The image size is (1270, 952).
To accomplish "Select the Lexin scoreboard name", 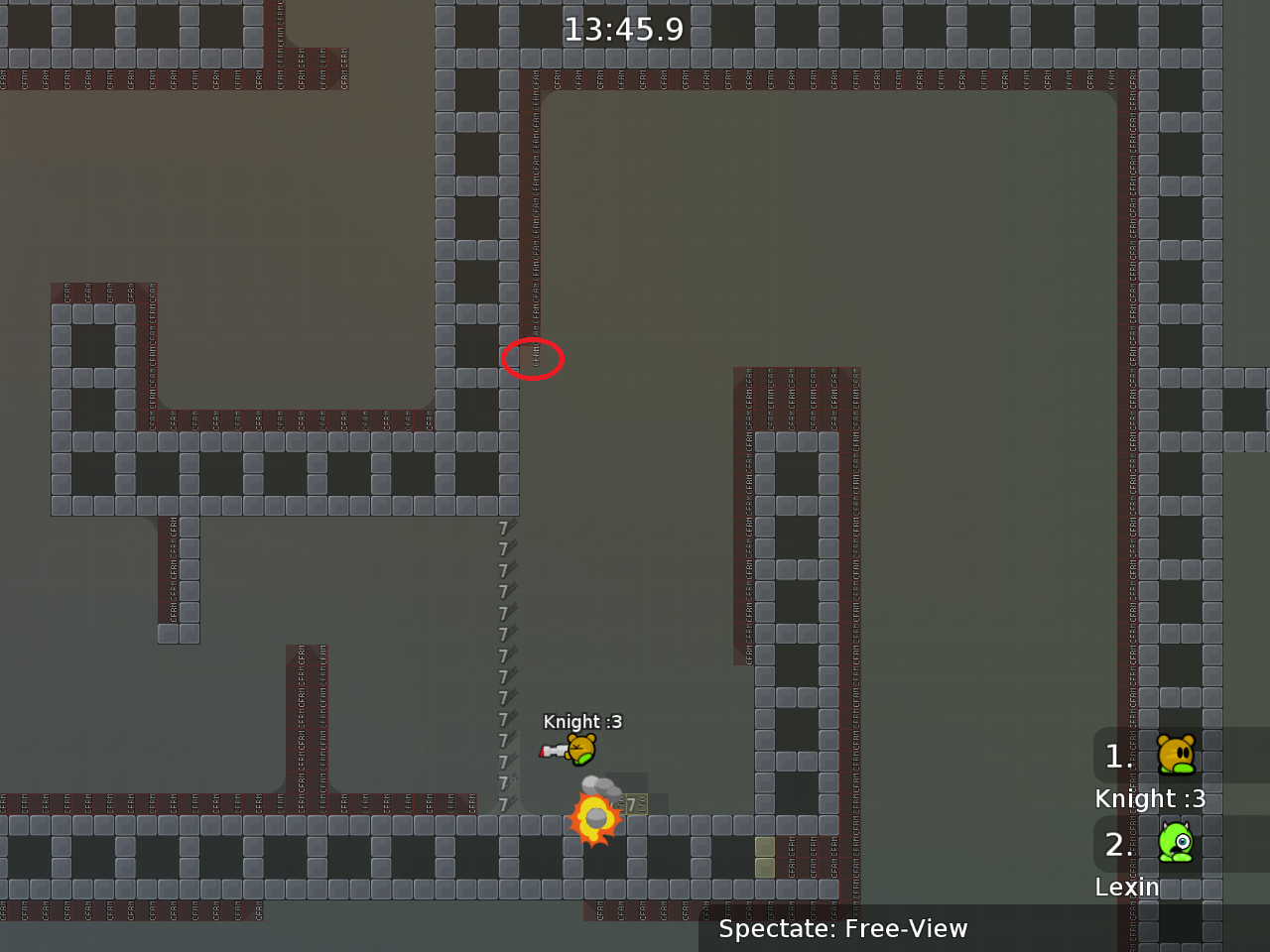I will 1127,888.
